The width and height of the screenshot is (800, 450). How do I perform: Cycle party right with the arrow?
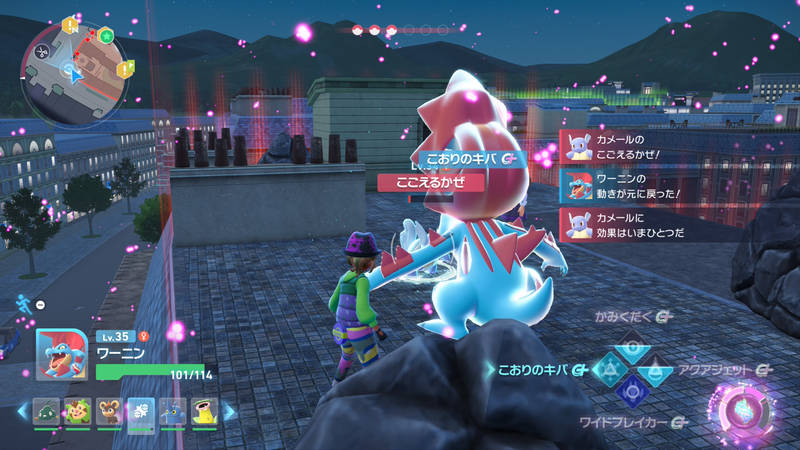click(229, 410)
